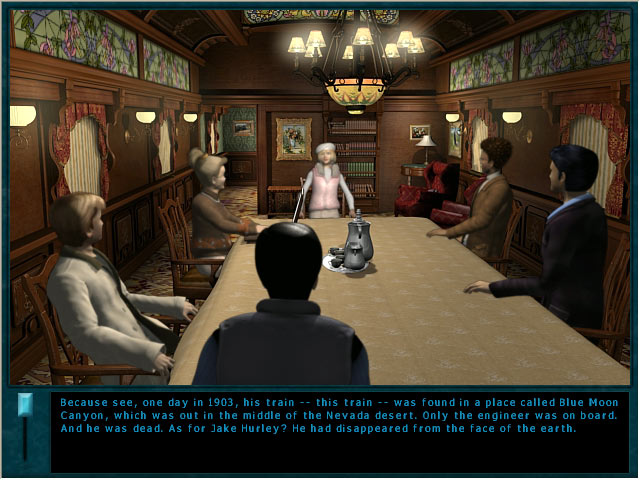The height and width of the screenshot is (480, 640).
Task: Click the dialogue text box to continue
Action: coord(340,430)
